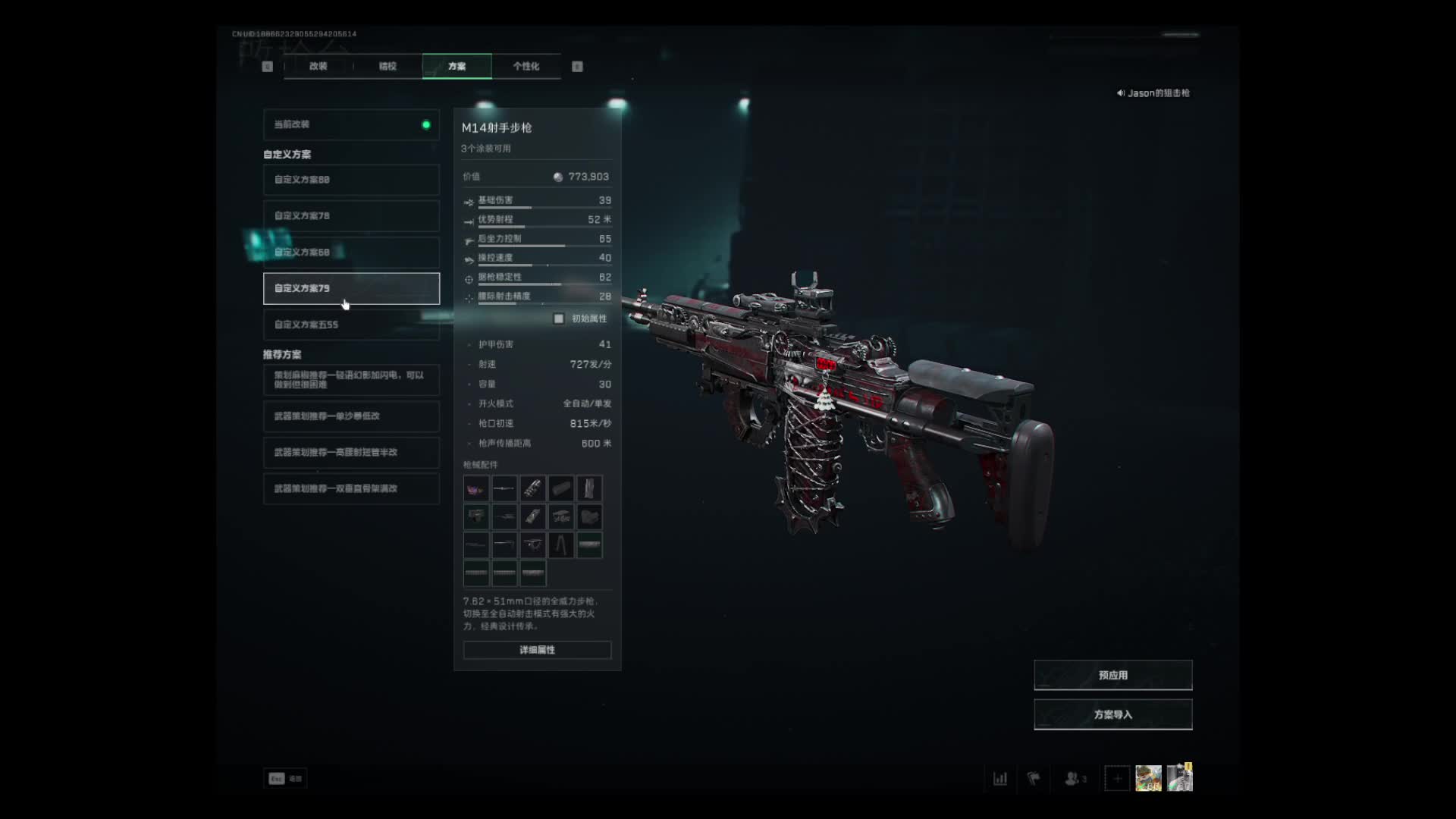
Task: Click the Jason的狙击枪 voice label
Action: pyautogui.click(x=1153, y=93)
